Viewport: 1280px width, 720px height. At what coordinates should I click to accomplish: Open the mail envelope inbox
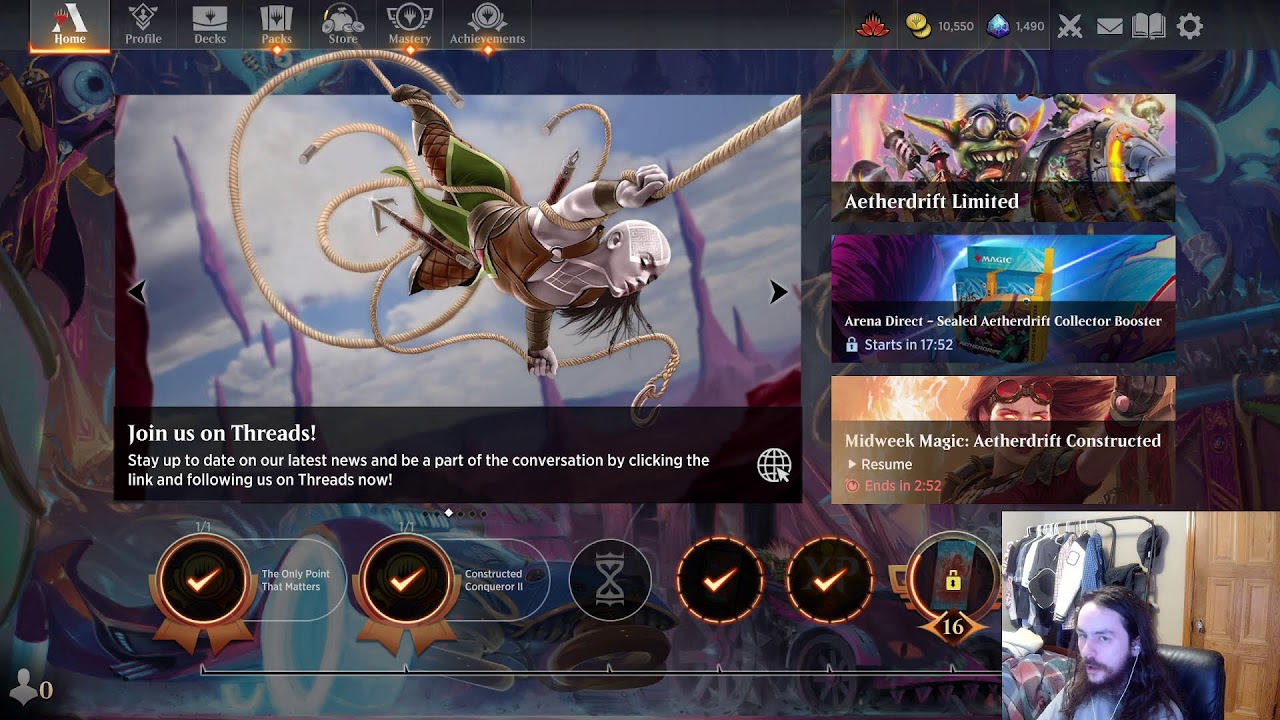coord(1109,26)
